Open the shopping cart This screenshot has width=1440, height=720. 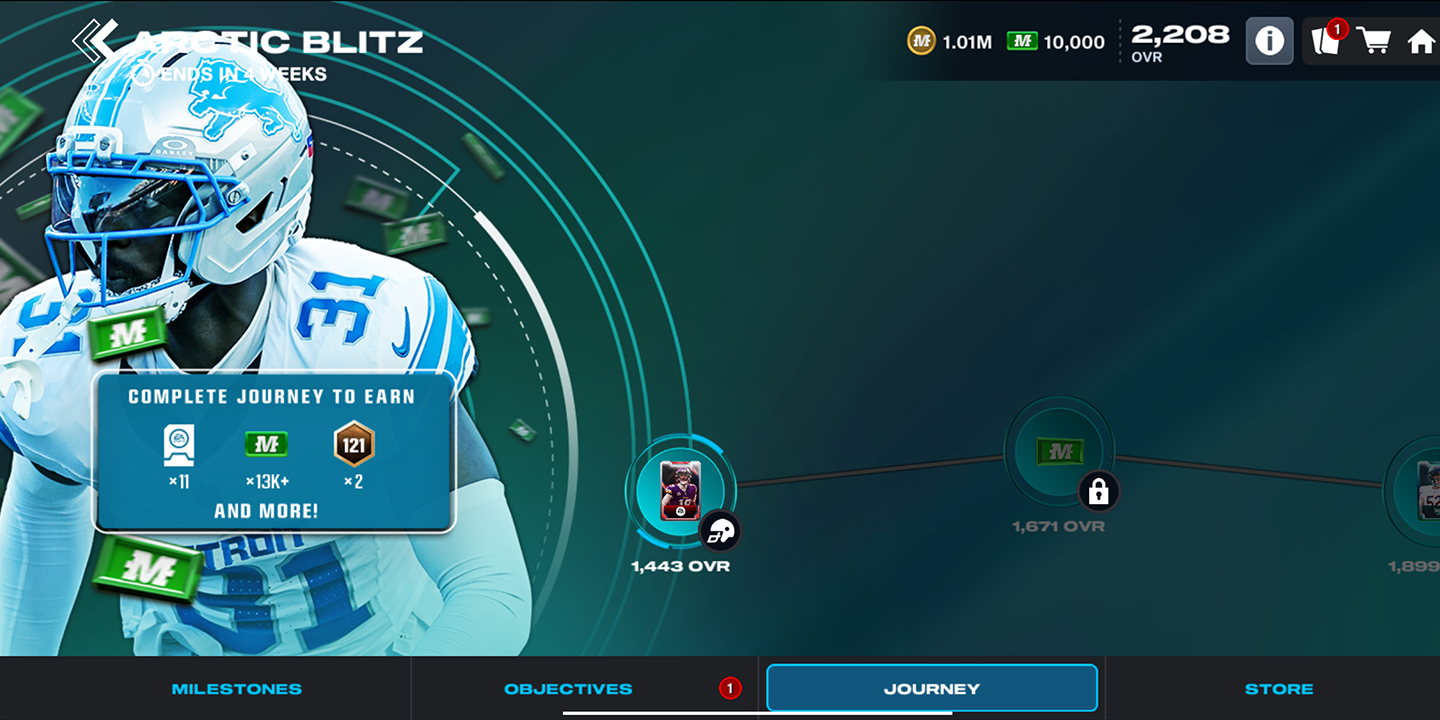point(1376,40)
